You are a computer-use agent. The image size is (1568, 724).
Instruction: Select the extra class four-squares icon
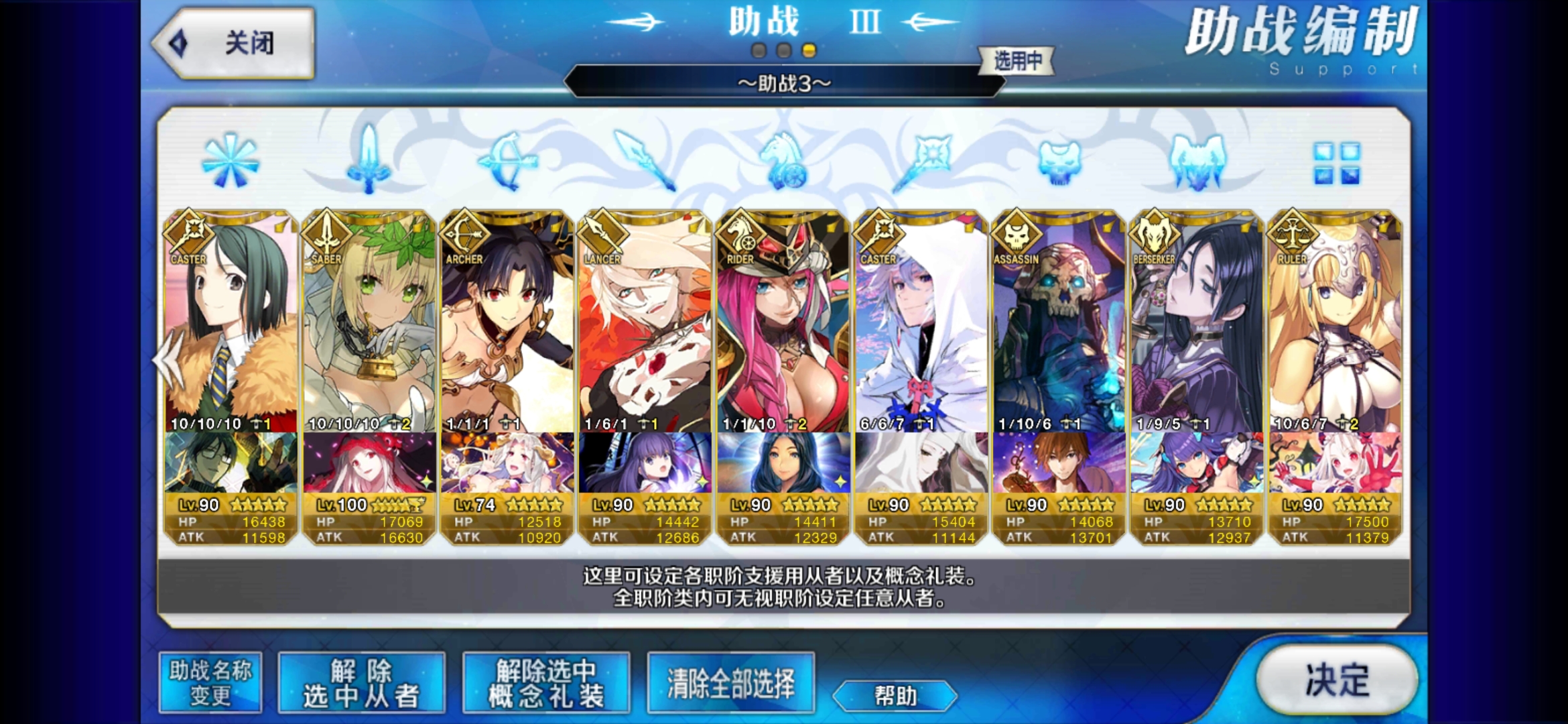coord(1336,163)
